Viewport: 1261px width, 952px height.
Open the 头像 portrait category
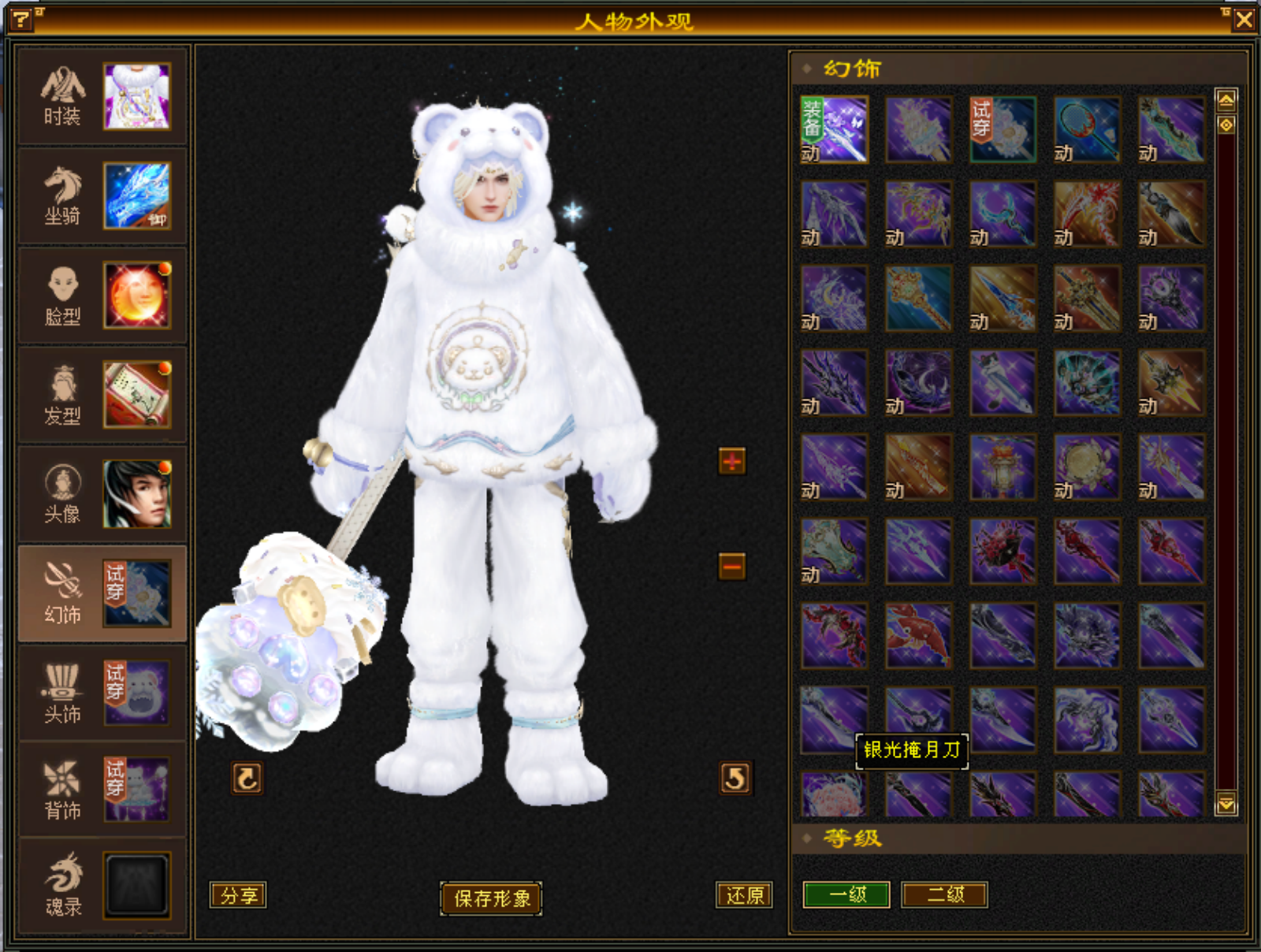click(102, 494)
